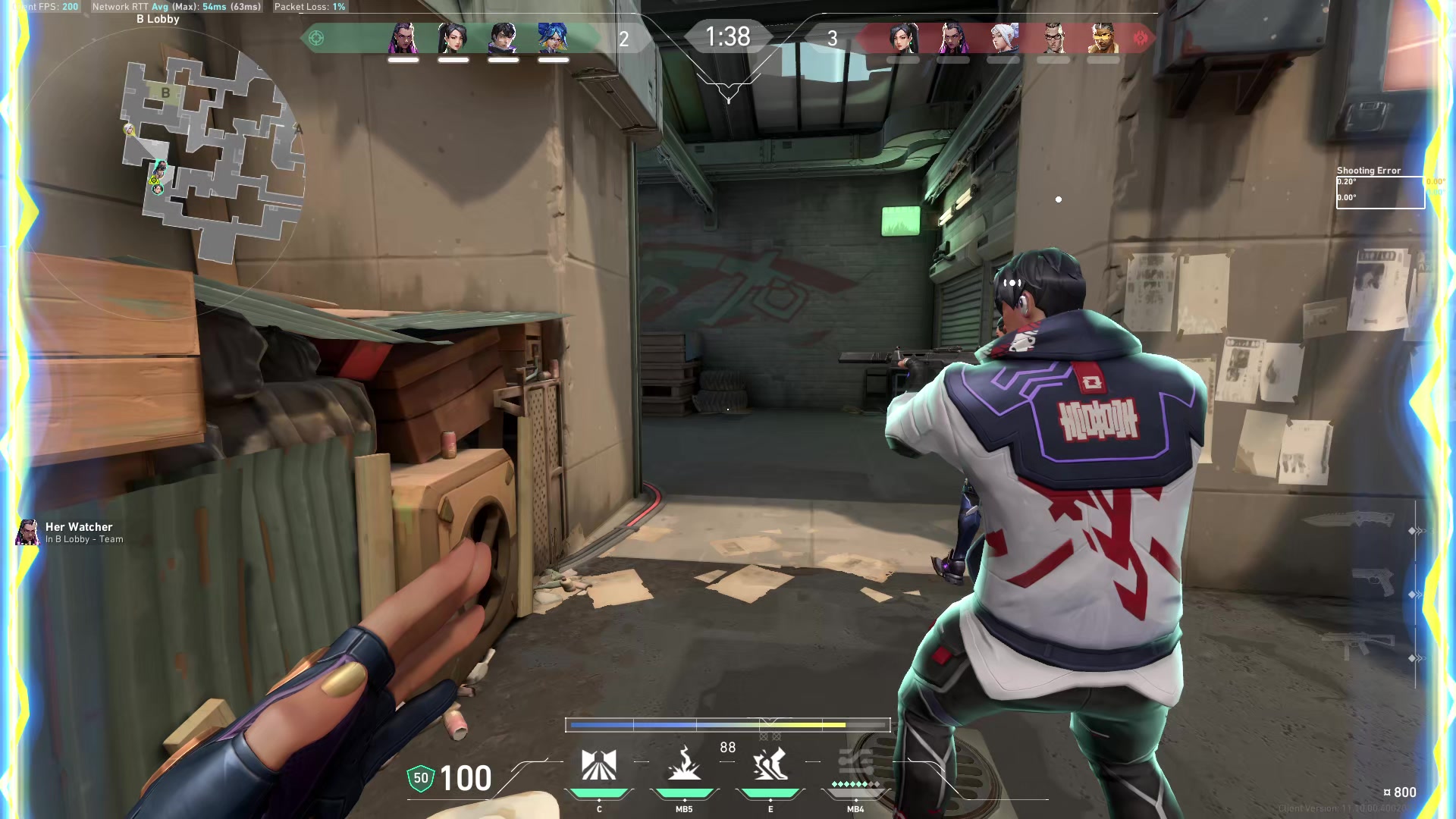Select Neon's portrait on the green team

tap(553, 38)
